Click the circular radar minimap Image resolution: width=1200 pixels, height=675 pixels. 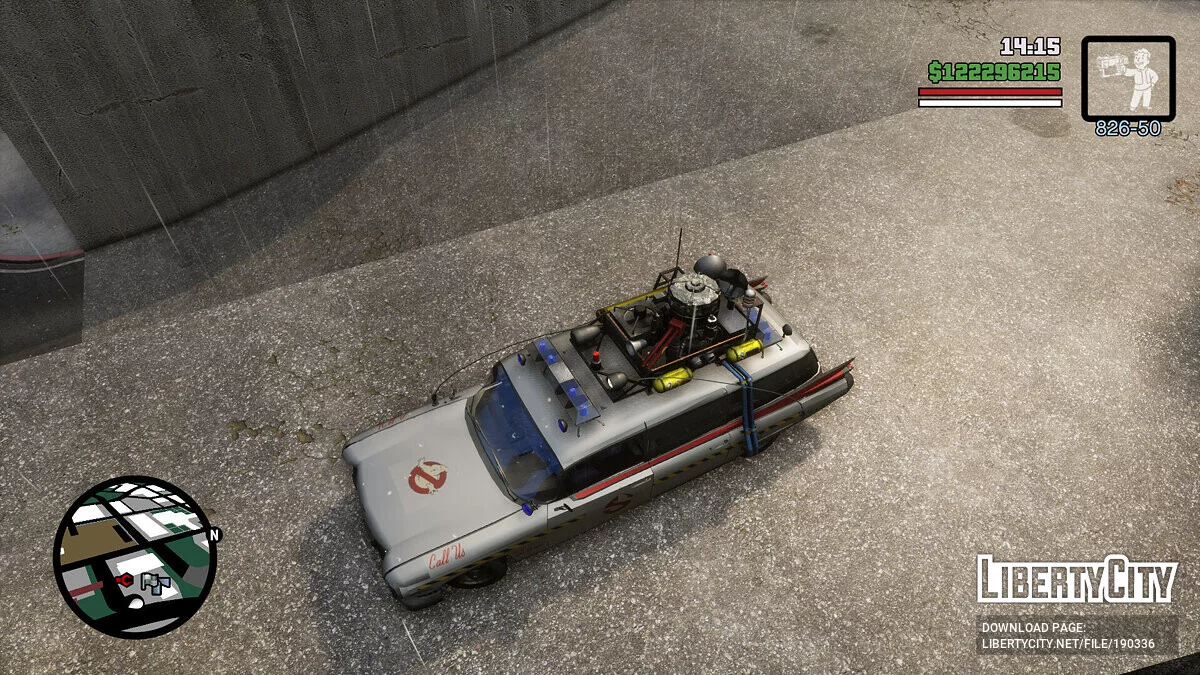(133, 556)
